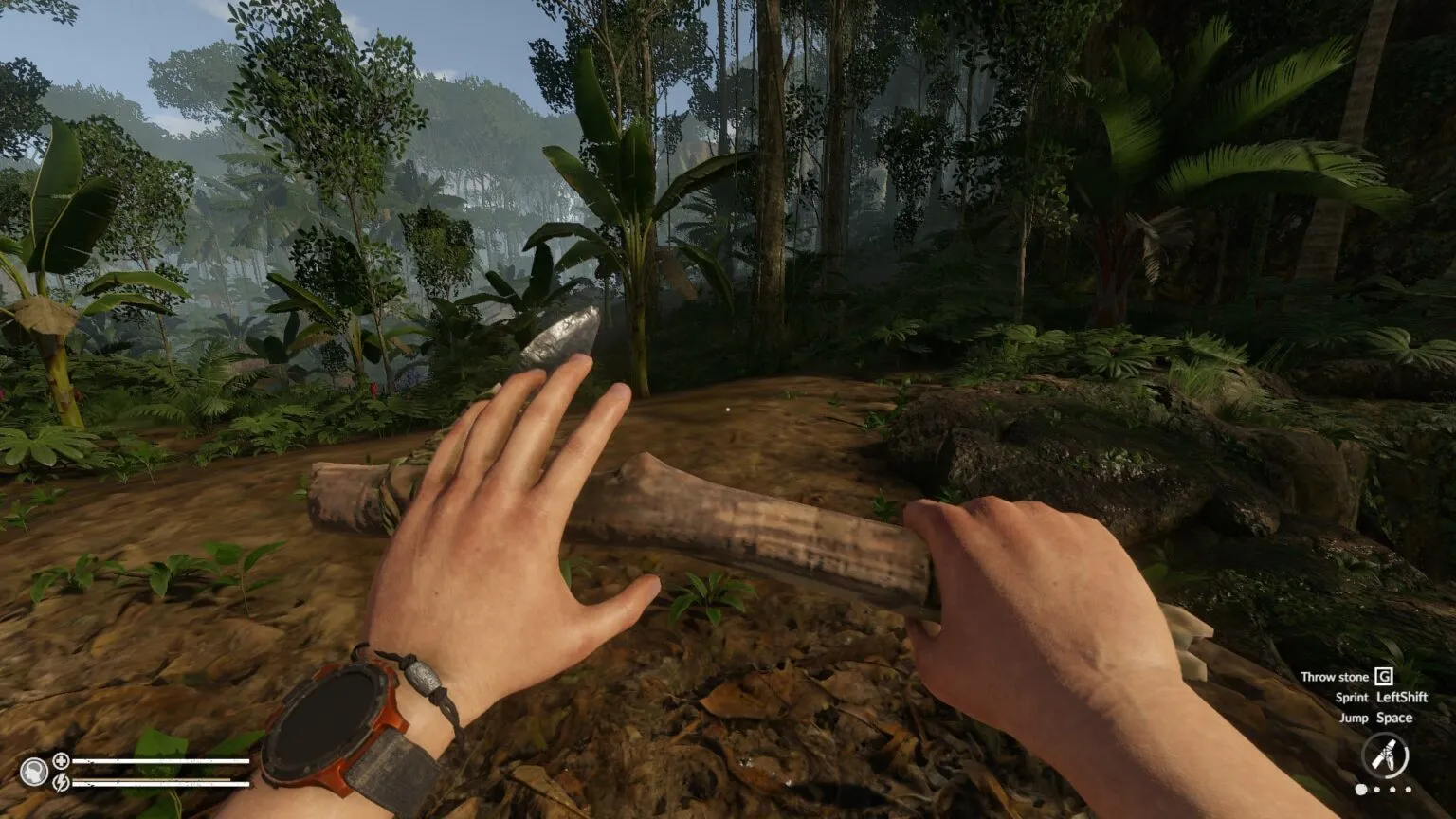This screenshot has height=819, width=1456.
Task: Choose the enlarged active quick-slot dot
Action: coord(1362,789)
